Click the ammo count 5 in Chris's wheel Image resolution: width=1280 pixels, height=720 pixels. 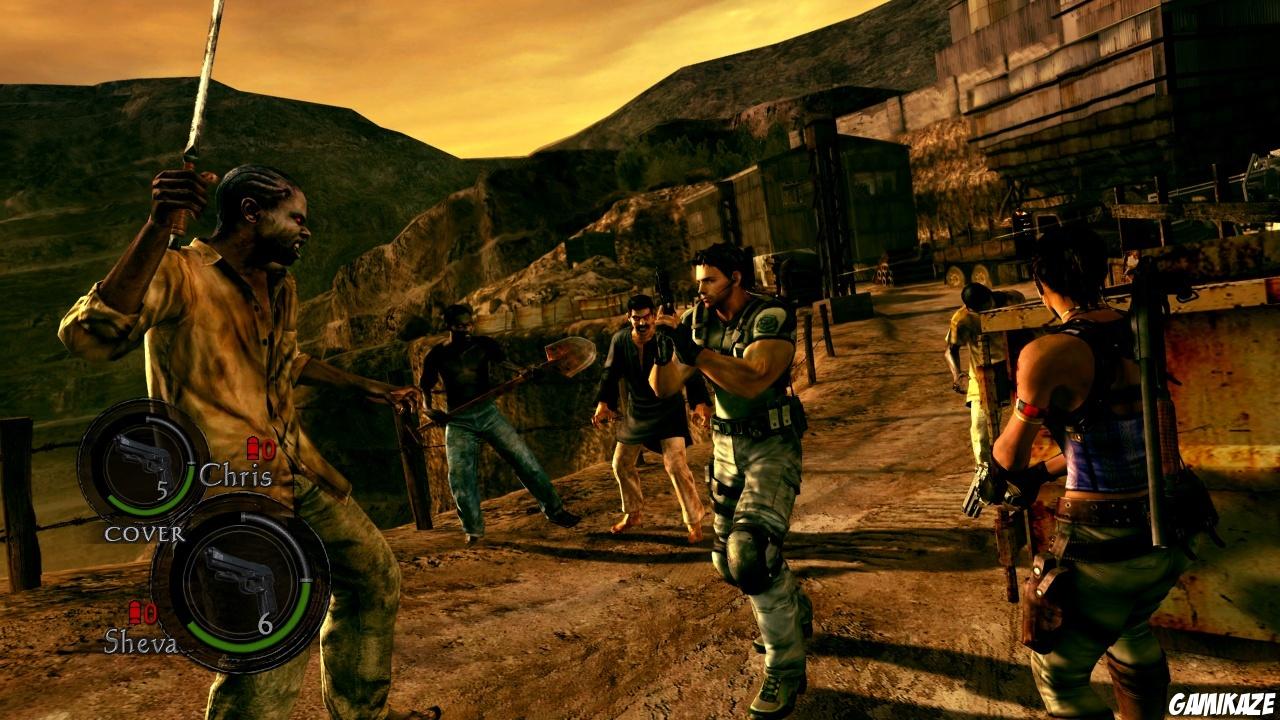tap(162, 490)
